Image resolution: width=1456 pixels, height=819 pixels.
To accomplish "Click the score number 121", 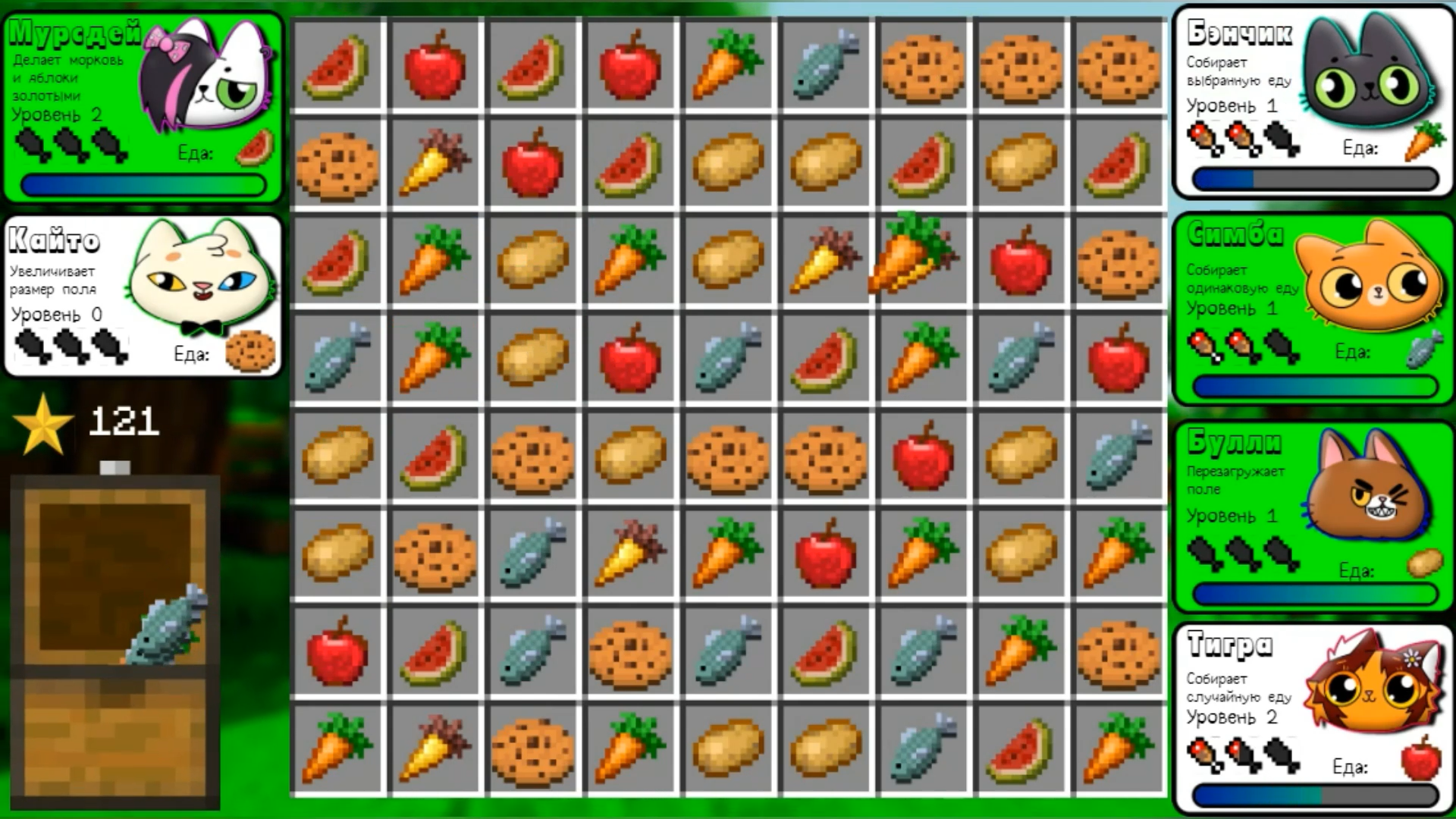I will 124,423.
